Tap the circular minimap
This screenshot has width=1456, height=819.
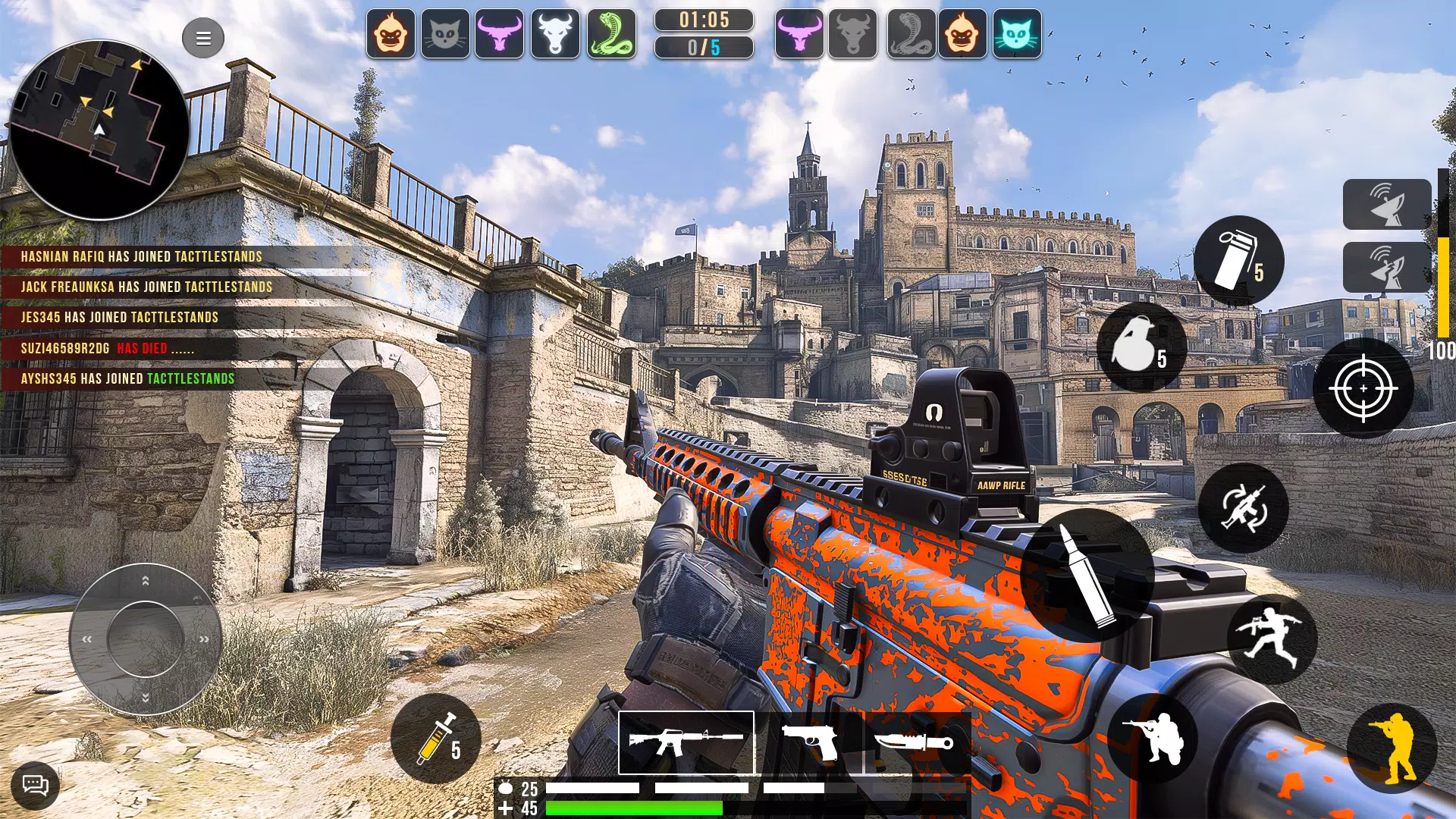99,130
